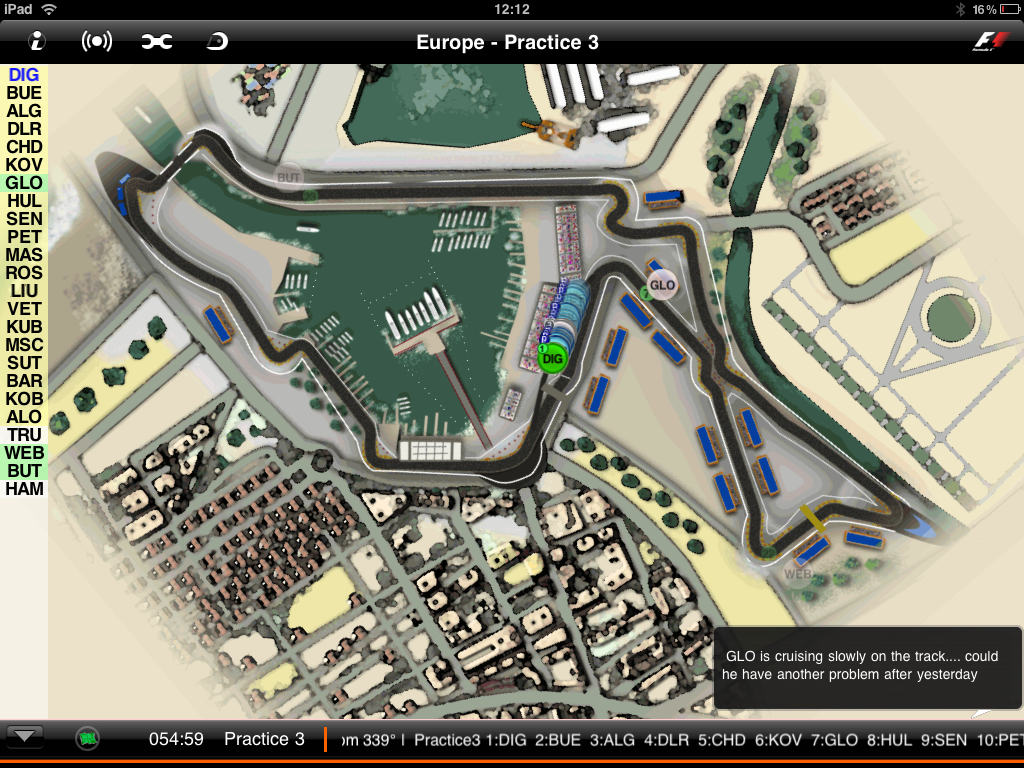
Task: Pick HAM in the driver list
Action: (x=24, y=489)
